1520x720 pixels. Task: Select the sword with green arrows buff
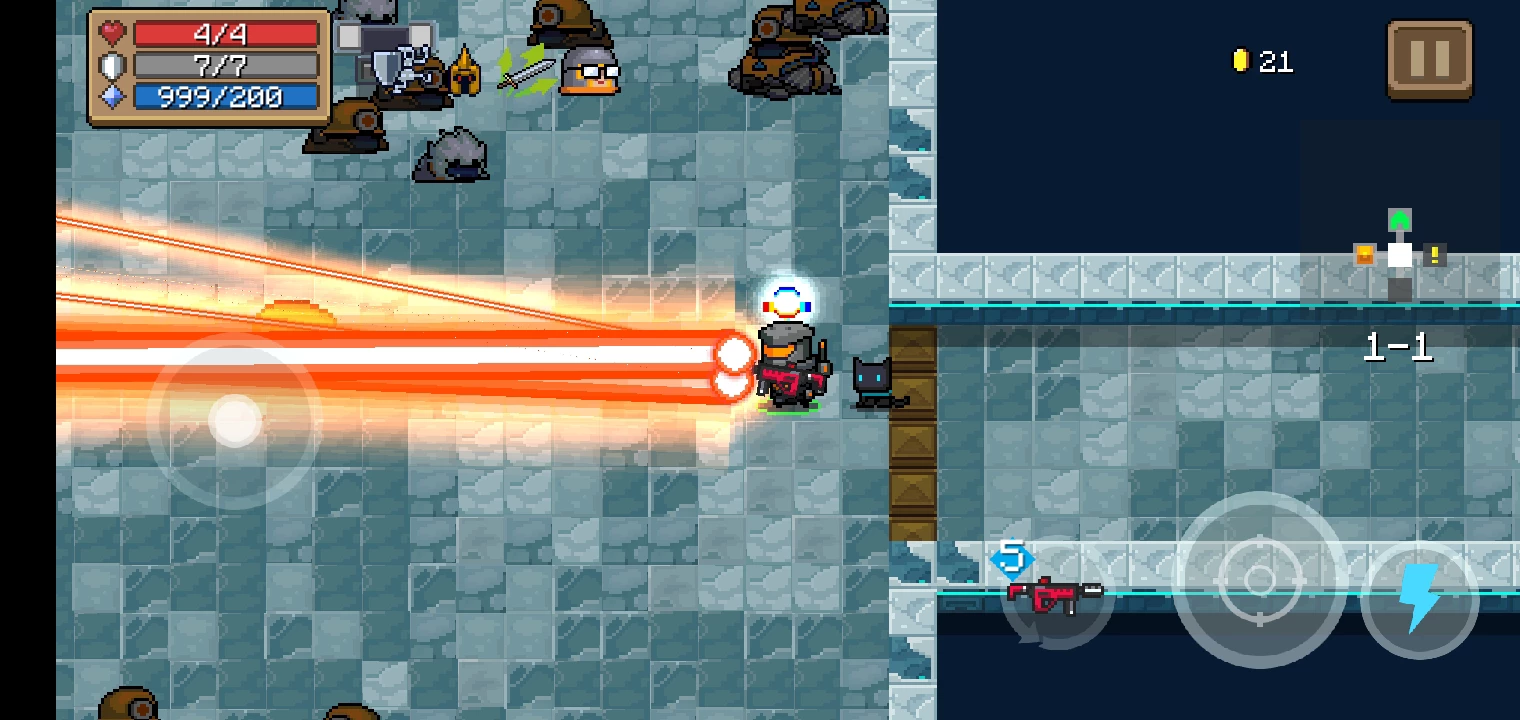tap(526, 71)
